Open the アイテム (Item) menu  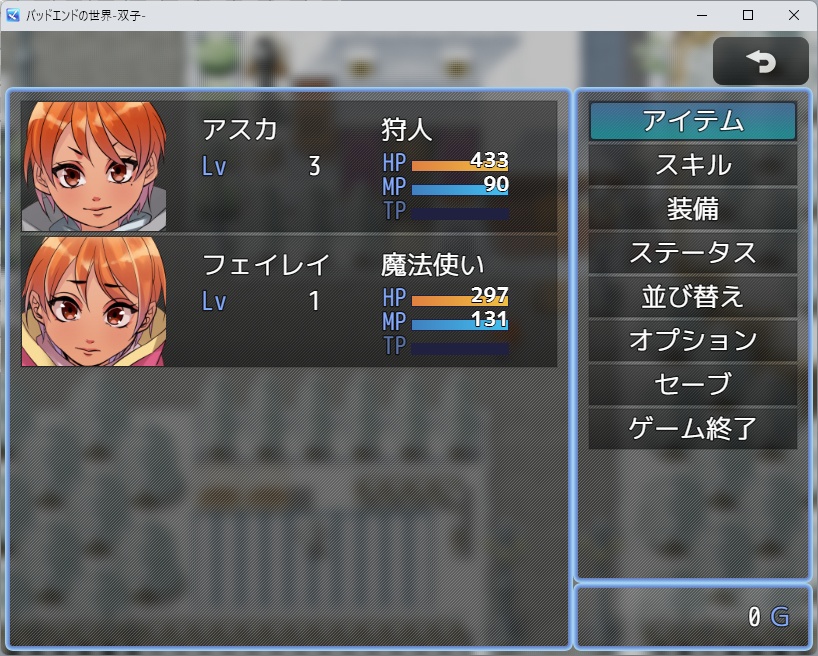click(692, 121)
